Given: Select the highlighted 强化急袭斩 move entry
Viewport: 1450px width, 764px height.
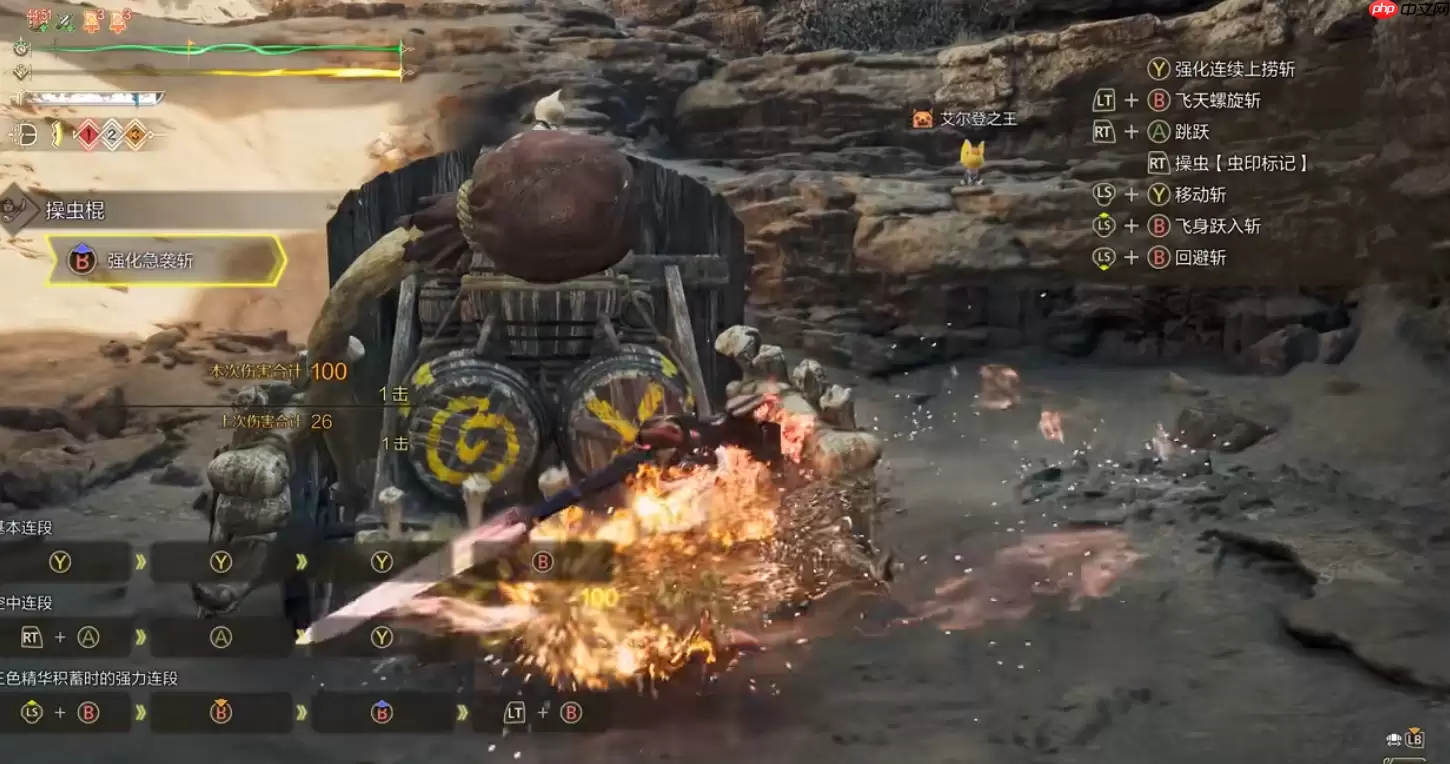Looking at the screenshot, I should point(166,261).
